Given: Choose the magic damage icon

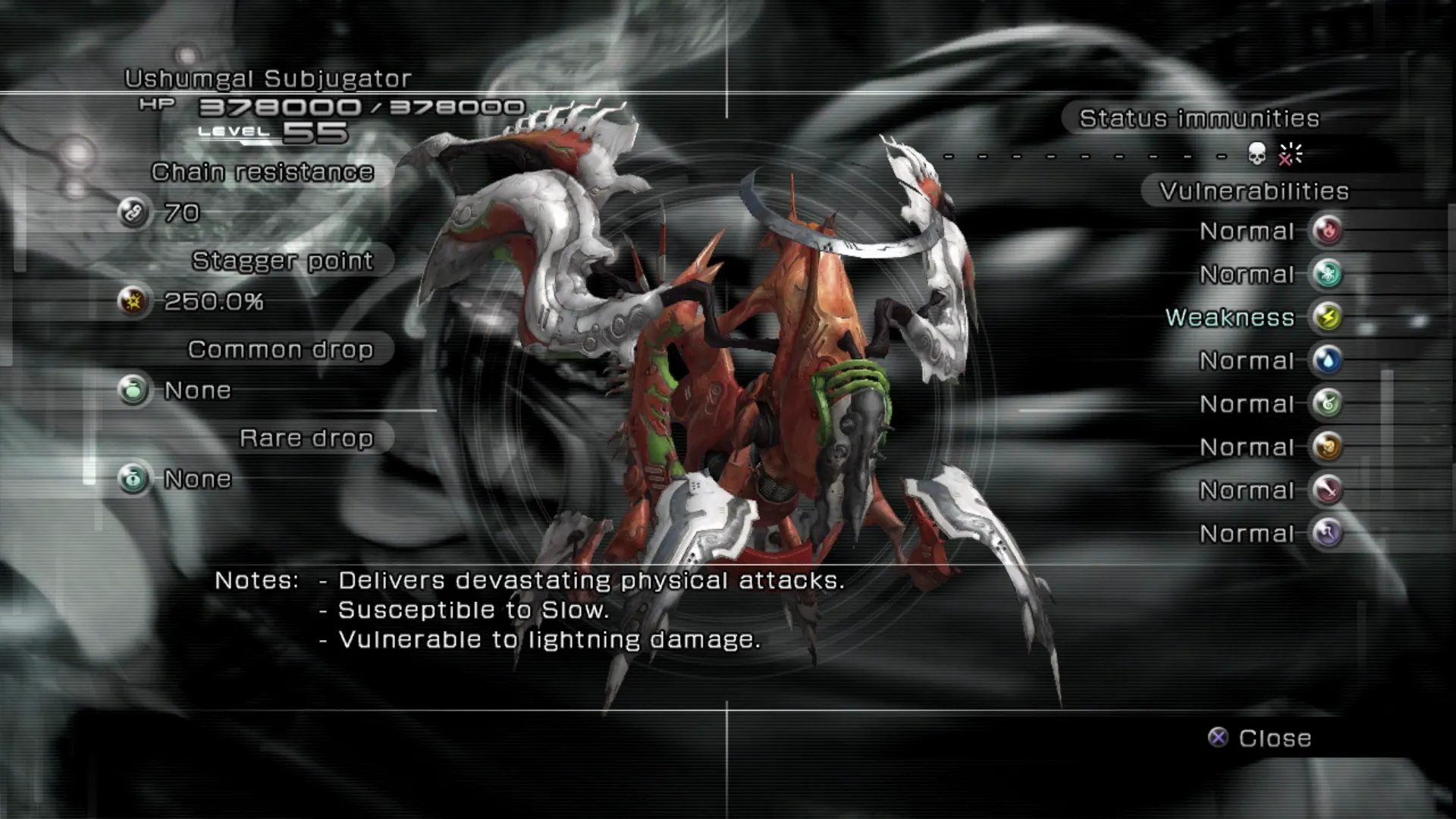Looking at the screenshot, I should [x=1327, y=533].
